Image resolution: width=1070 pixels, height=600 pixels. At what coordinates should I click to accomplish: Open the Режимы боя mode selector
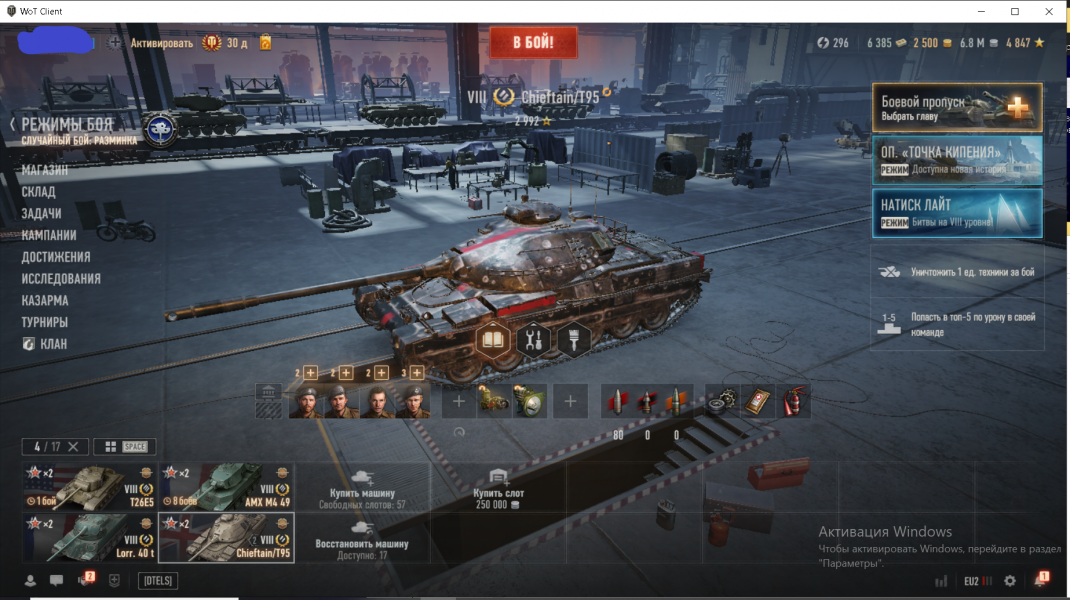tap(67, 125)
